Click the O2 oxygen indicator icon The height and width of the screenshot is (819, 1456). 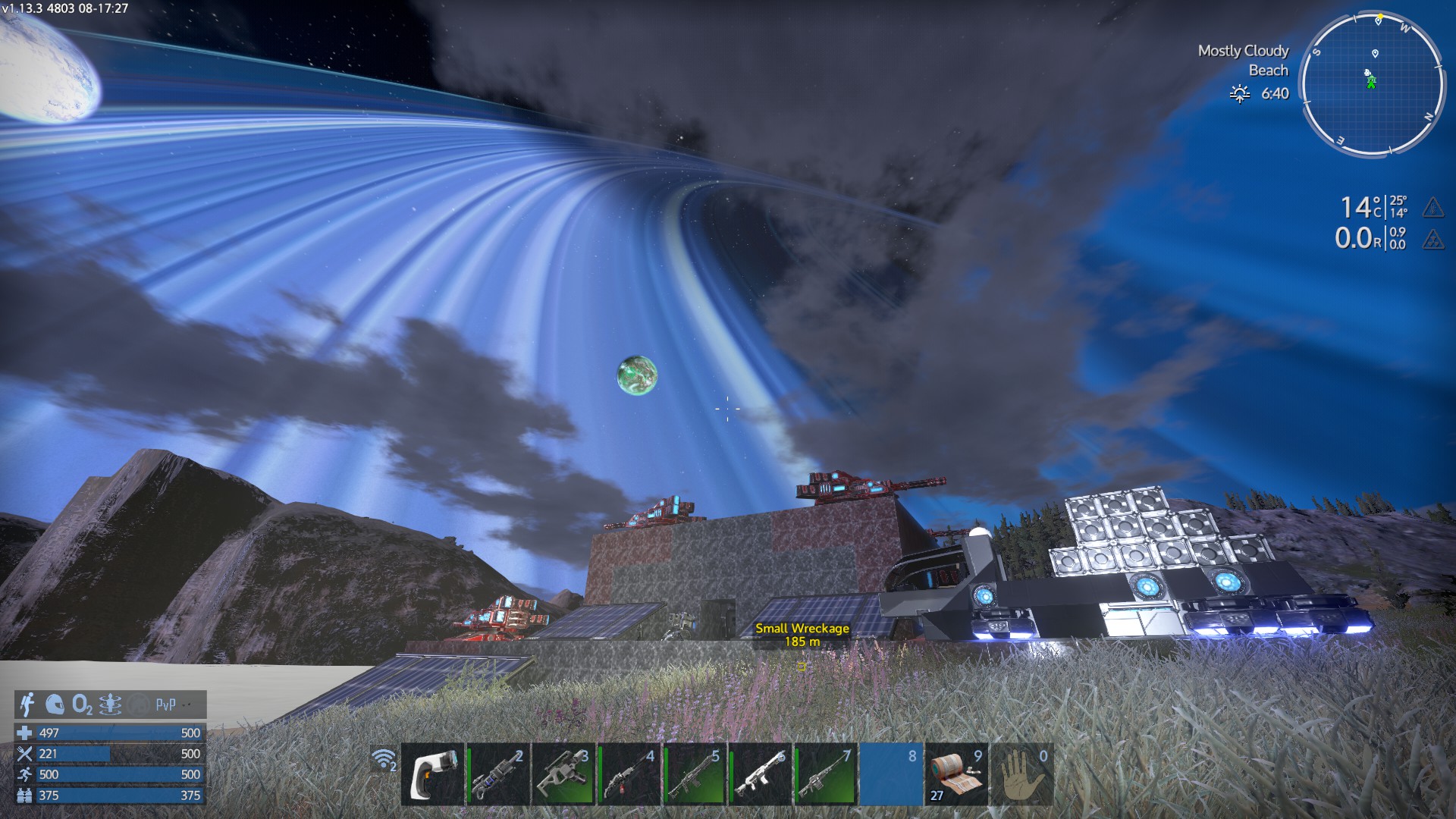tap(82, 705)
